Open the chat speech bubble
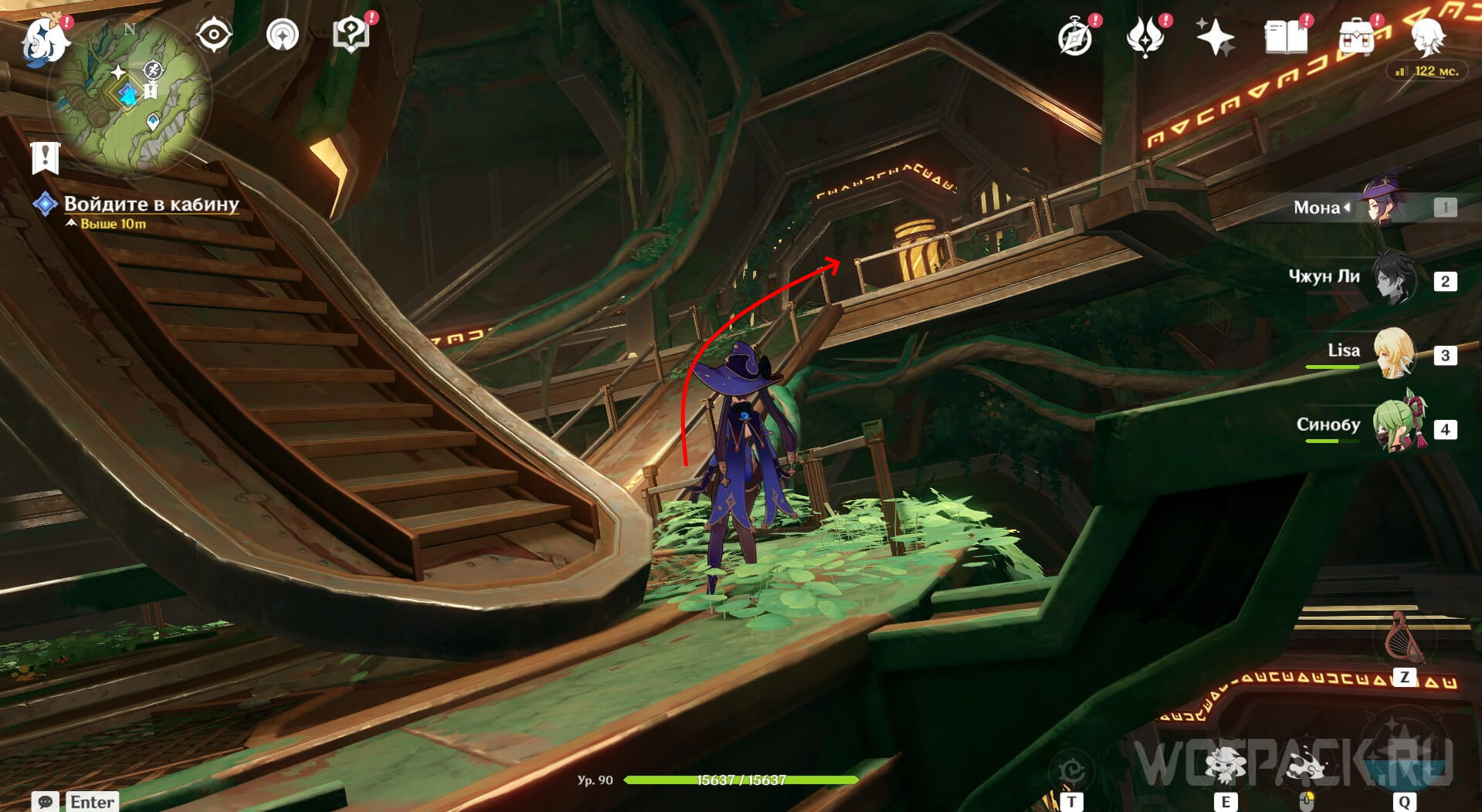The image size is (1482, 812). coord(45,801)
